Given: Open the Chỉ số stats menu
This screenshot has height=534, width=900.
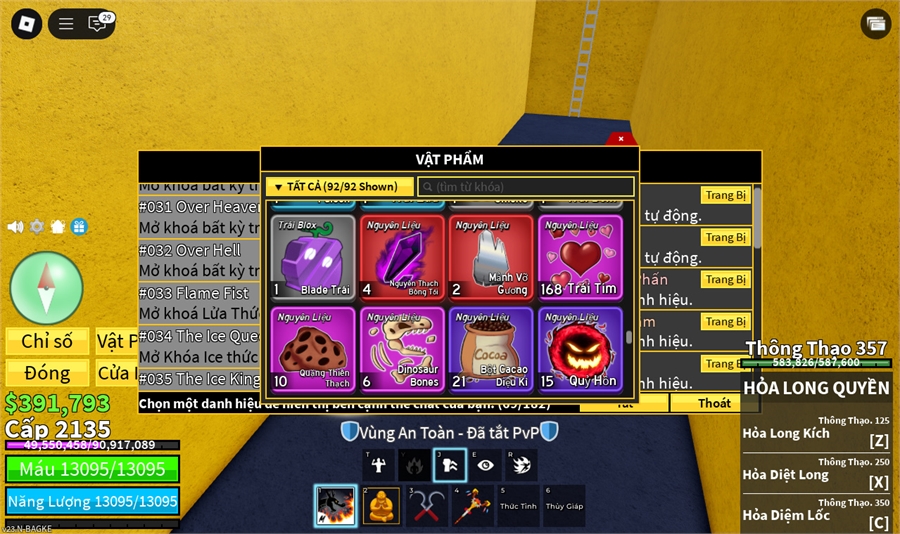Looking at the screenshot, I should coord(47,341).
